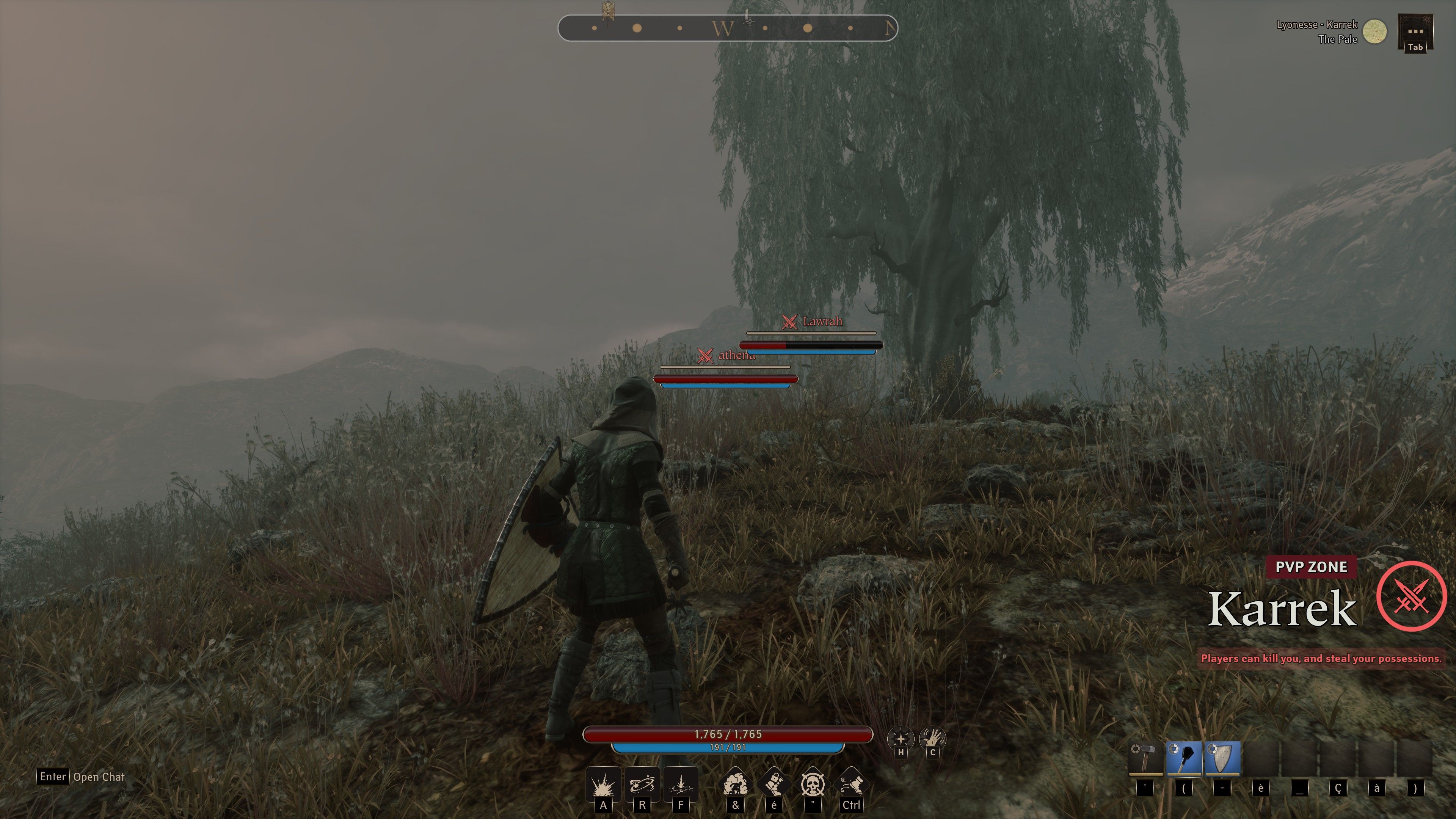Activate the explosion burst ability
Image resolution: width=1456 pixels, height=819 pixels.
click(x=603, y=784)
